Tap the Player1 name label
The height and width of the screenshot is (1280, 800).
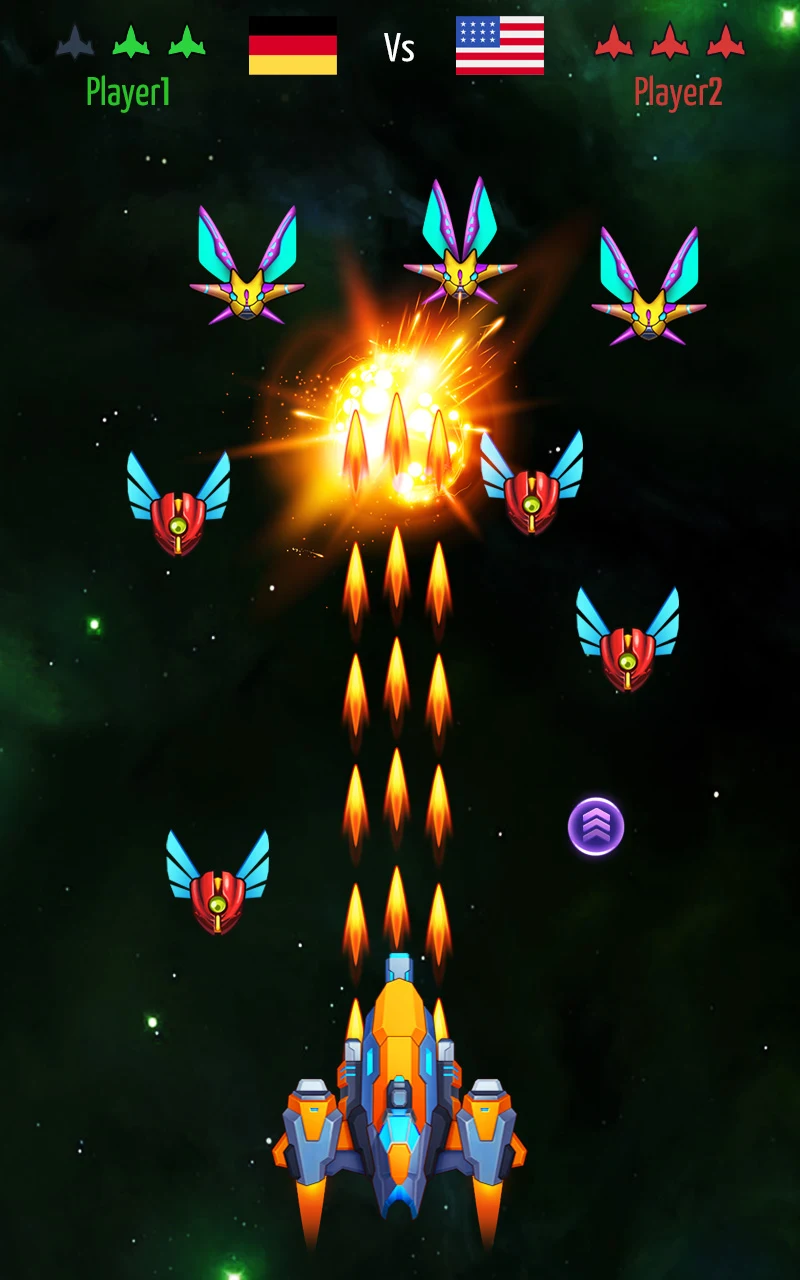click(x=128, y=93)
